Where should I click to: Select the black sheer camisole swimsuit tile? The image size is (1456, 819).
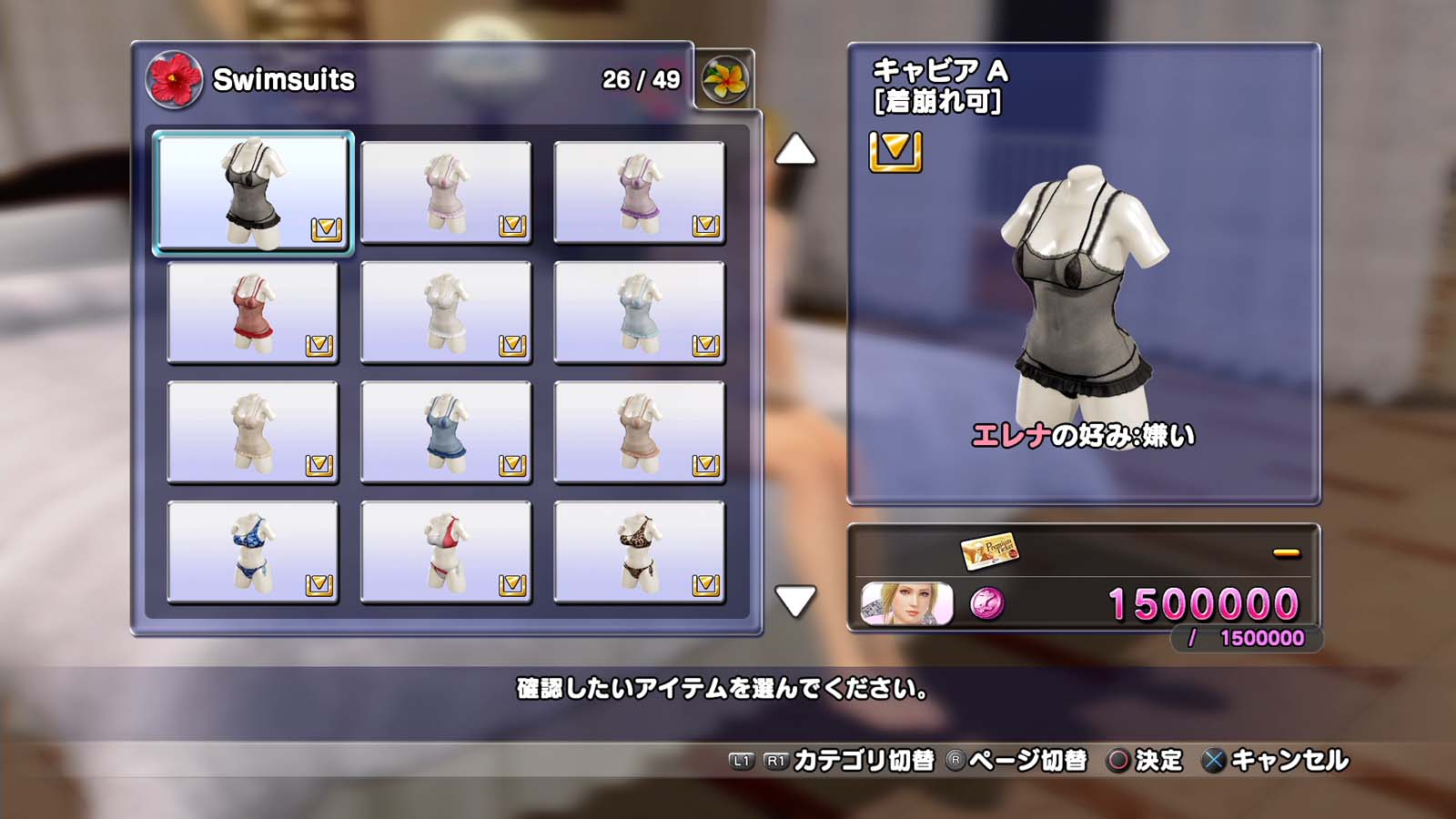click(253, 193)
